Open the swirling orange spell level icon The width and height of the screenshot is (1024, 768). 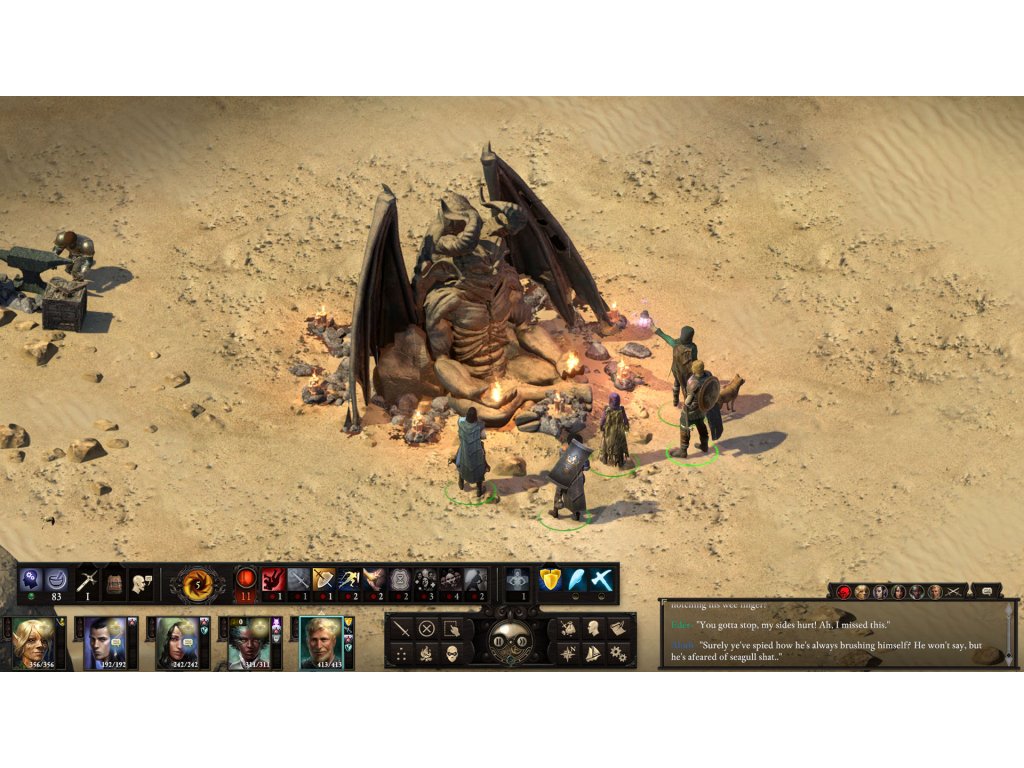pos(197,581)
